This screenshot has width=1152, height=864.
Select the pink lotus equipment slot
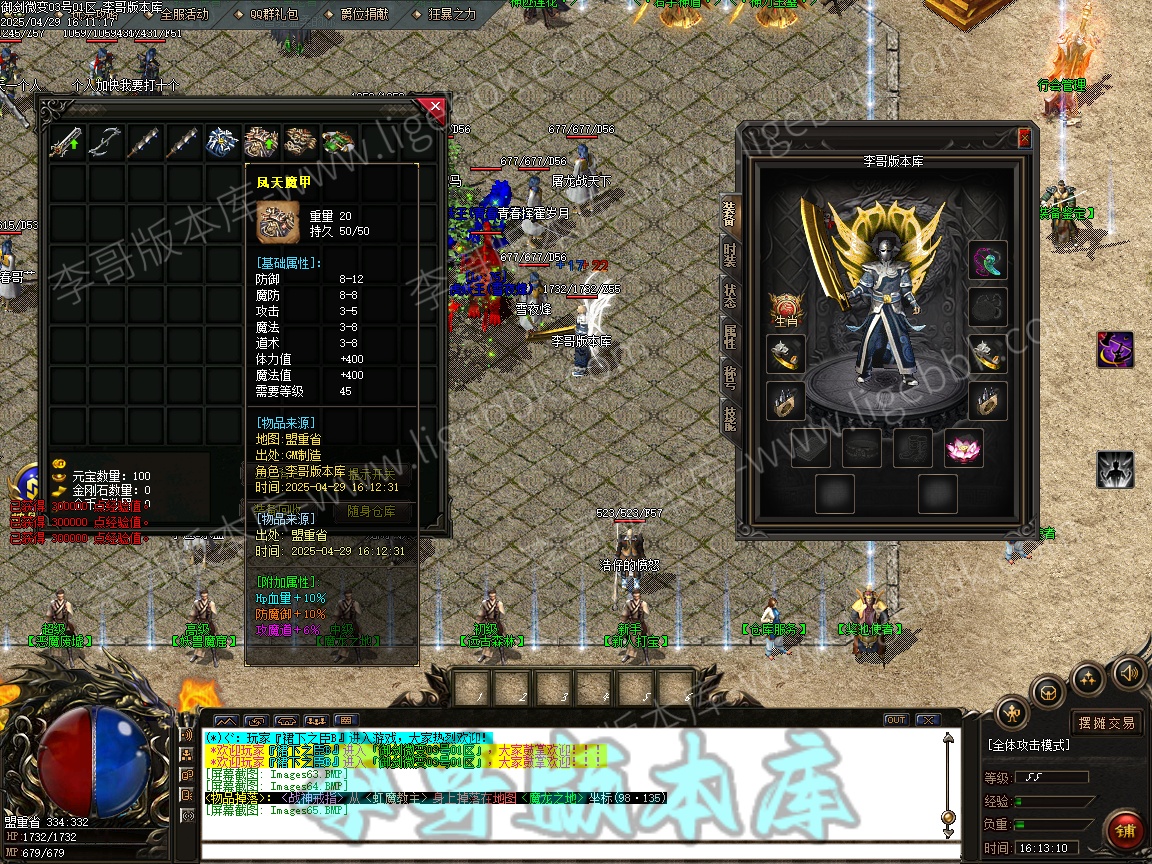coord(963,449)
